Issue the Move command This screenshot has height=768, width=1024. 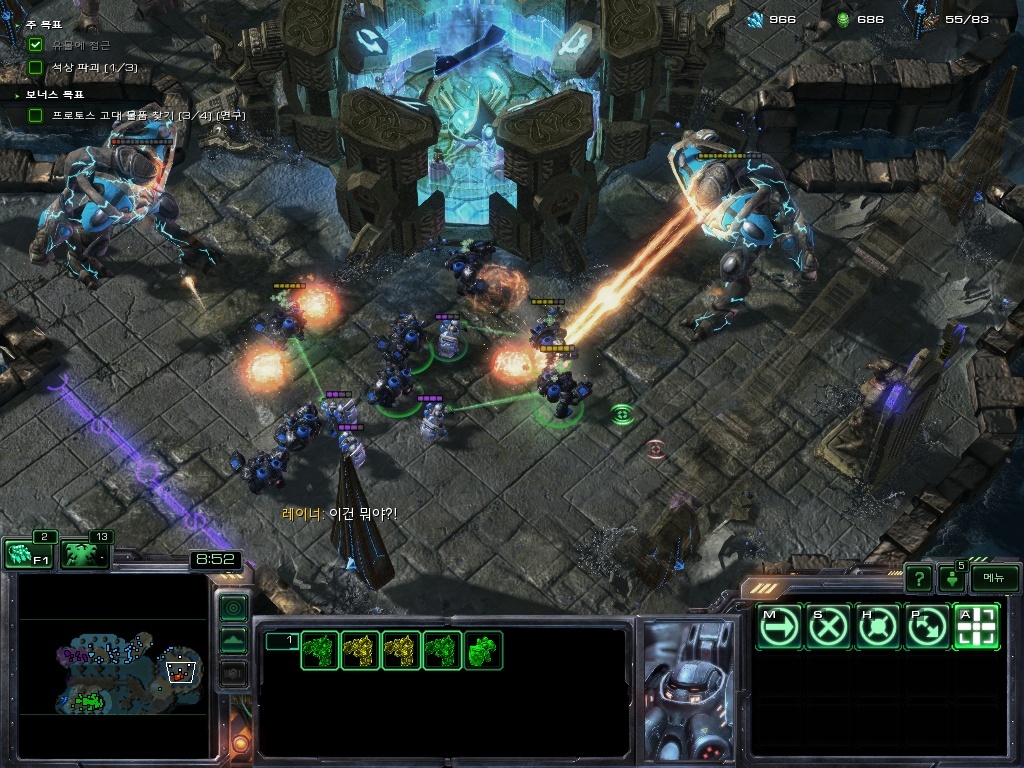779,627
